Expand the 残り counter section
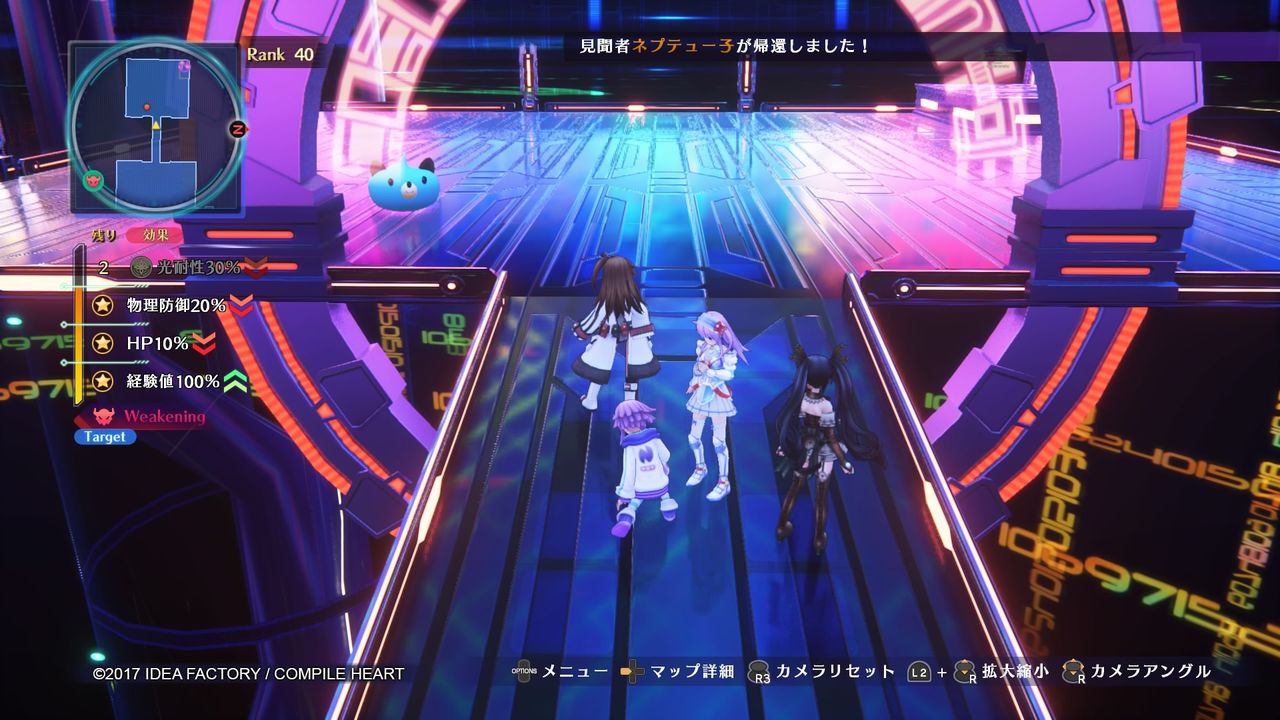This screenshot has height=720, width=1280. tap(104, 234)
